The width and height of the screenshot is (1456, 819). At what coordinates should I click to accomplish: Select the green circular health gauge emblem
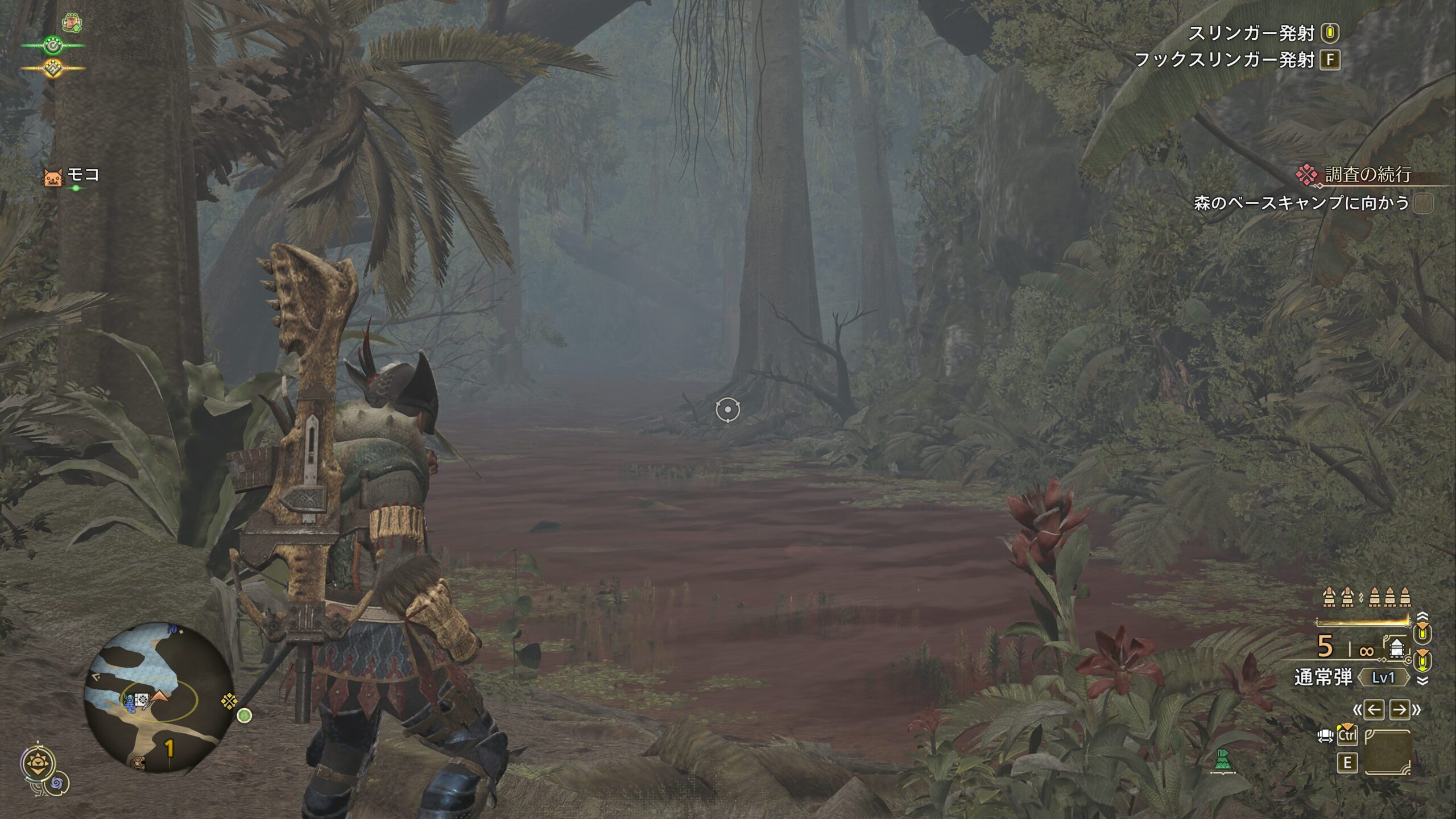(53, 45)
